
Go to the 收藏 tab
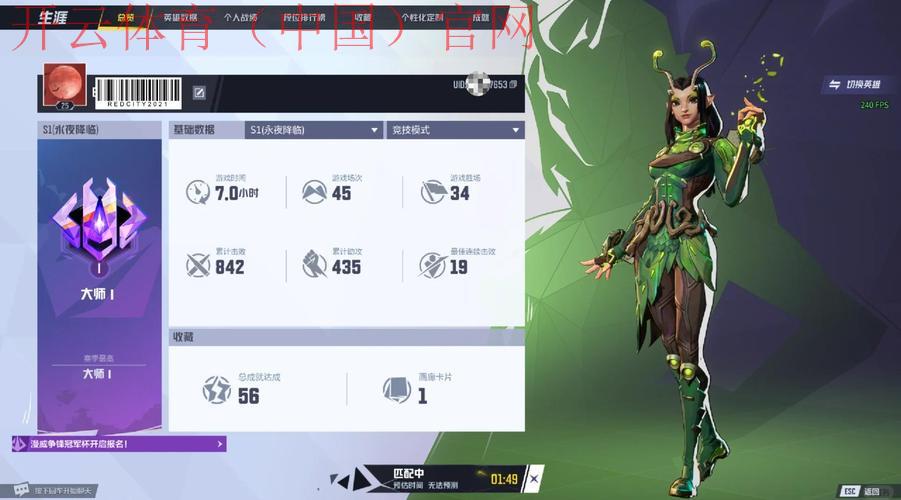pyautogui.click(x=362, y=17)
